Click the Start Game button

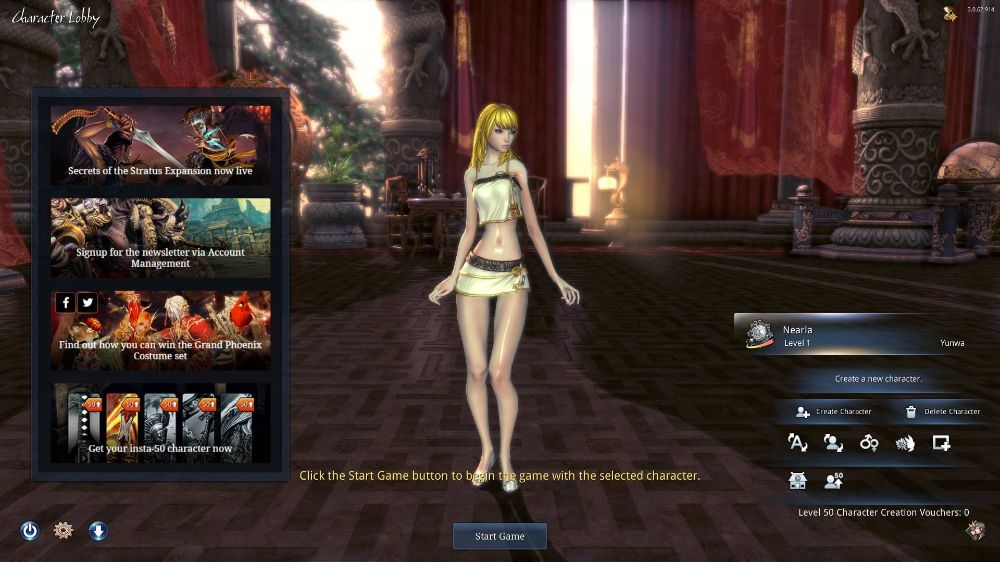tap(499, 536)
